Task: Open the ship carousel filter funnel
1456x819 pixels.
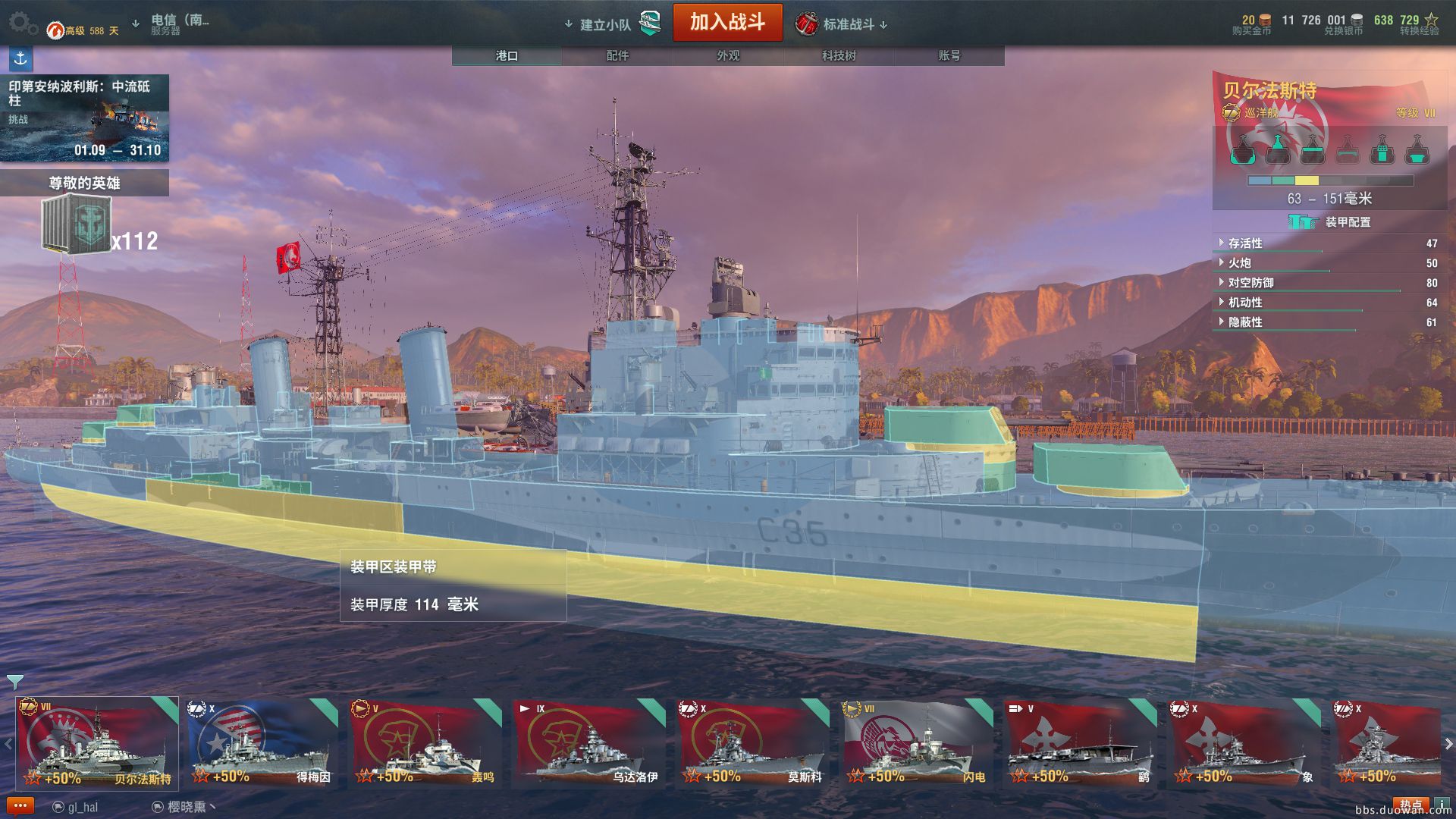Action: tap(14, 681)
